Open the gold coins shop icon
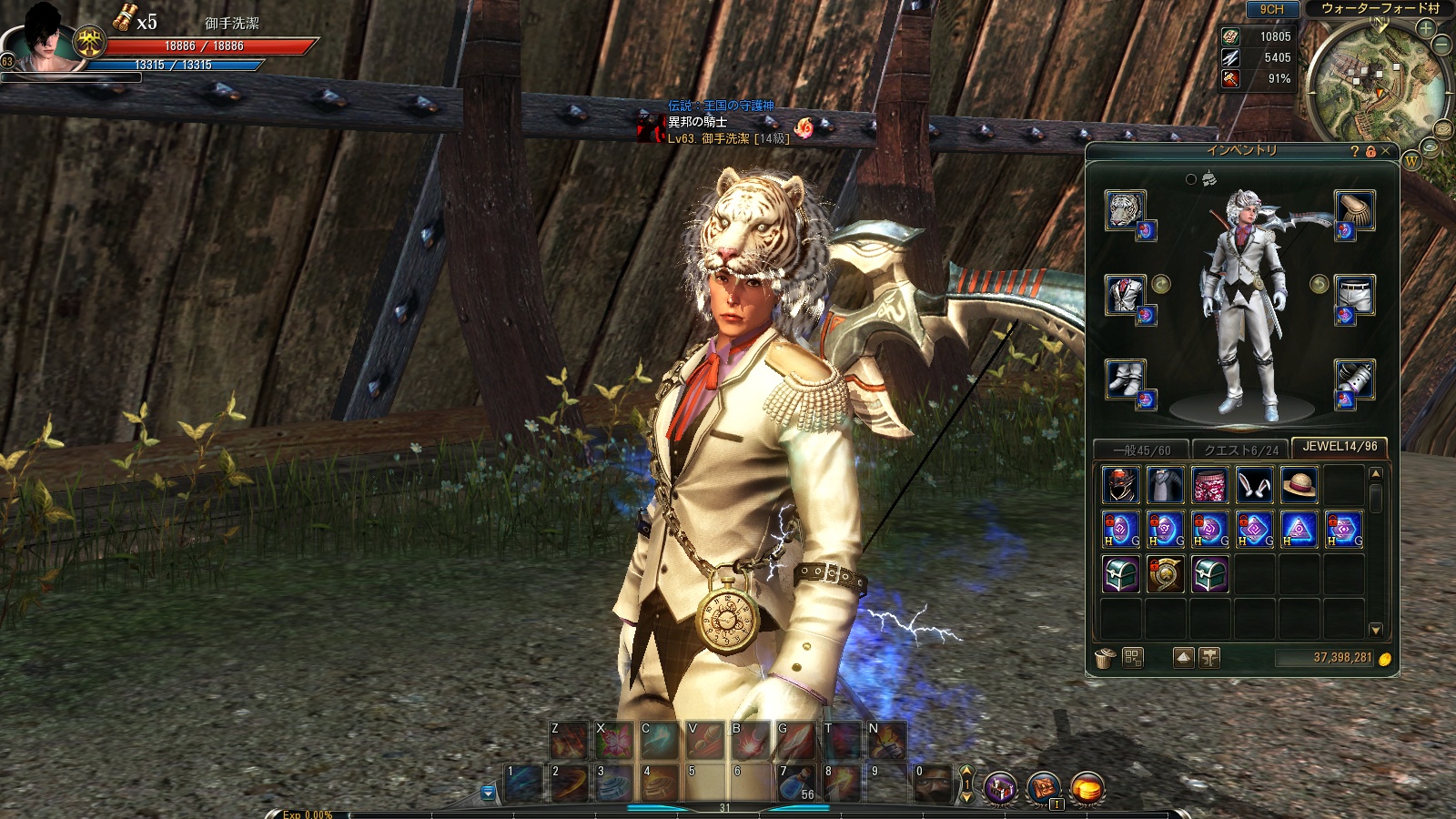Screen dimensions: 1456x819 [x=1087, y=786]
